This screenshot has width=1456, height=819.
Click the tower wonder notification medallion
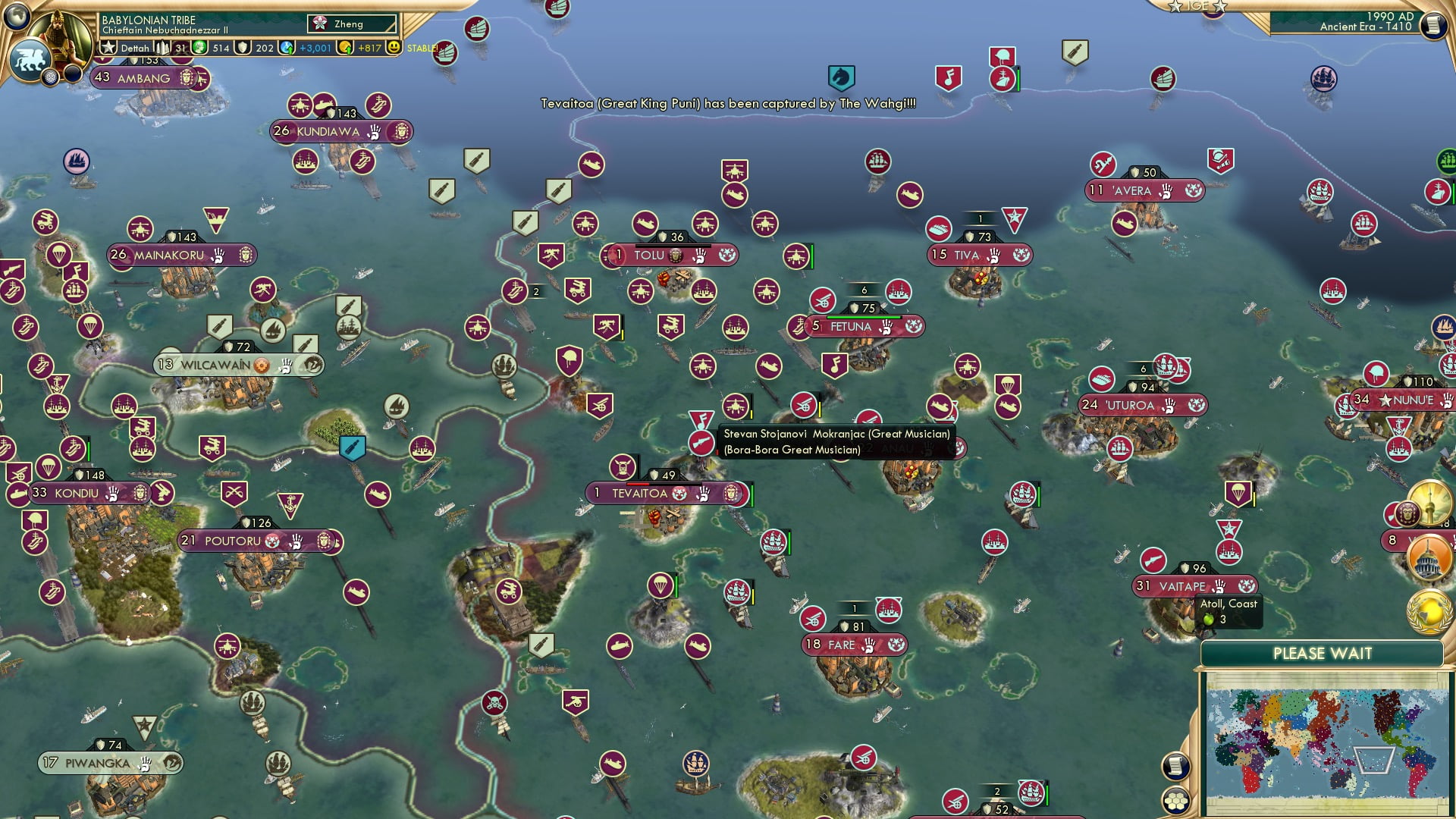point(1429,502)
